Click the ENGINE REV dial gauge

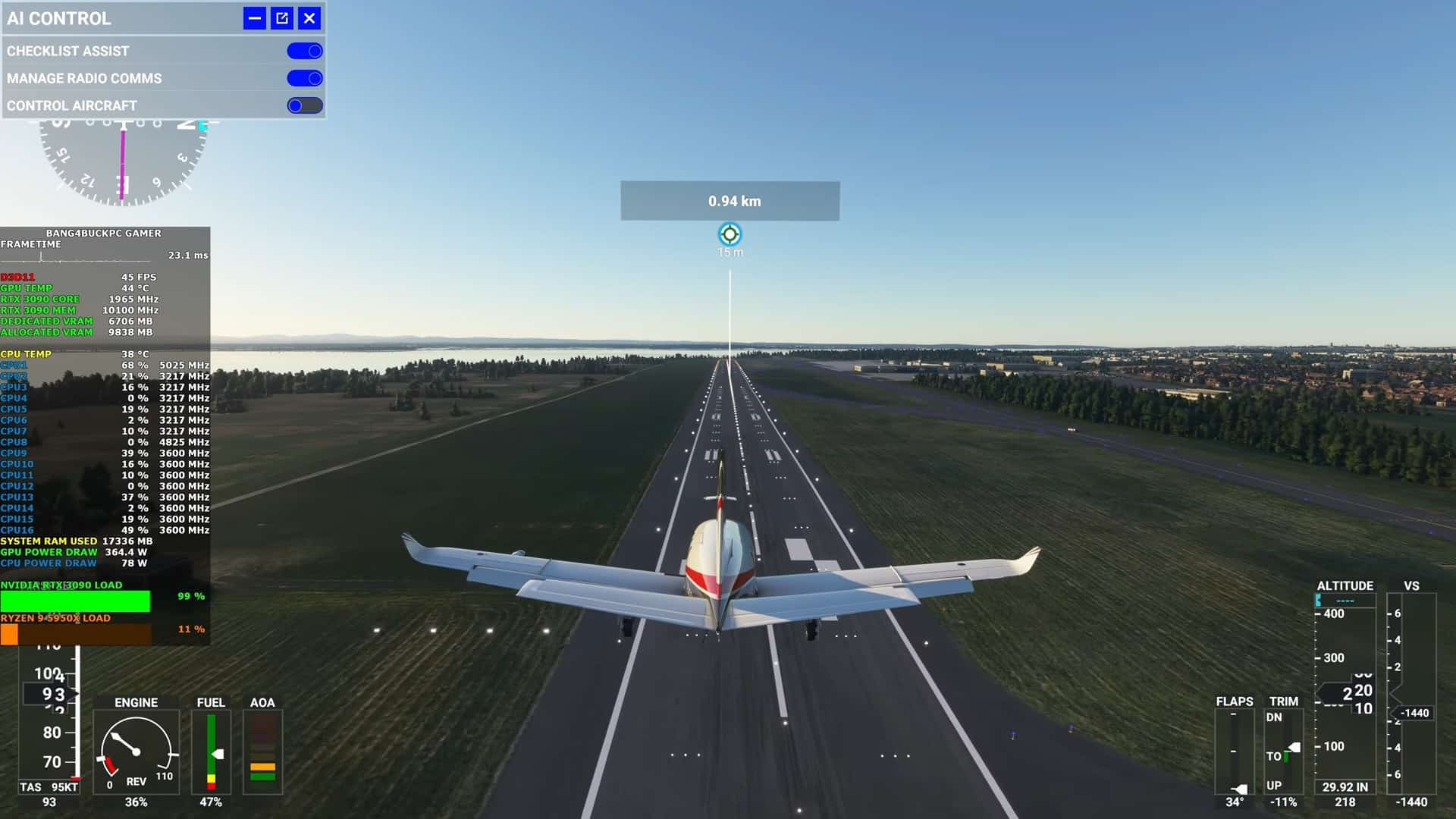pyautogui.click(x=135, y=751)
